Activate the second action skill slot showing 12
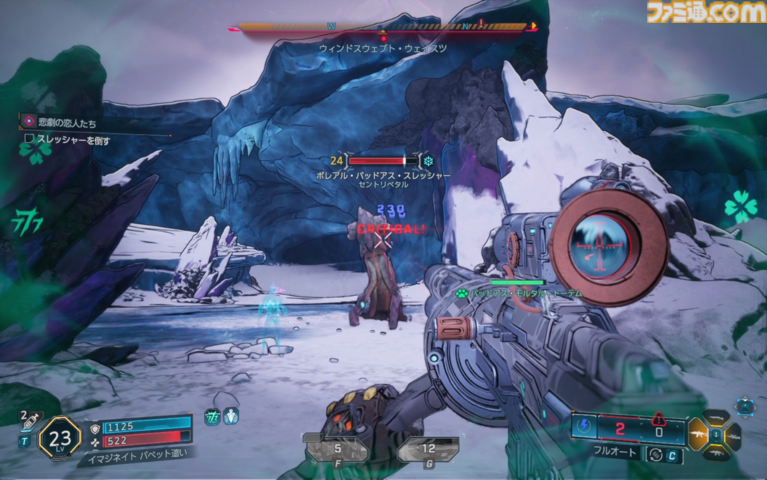767x480 pixels. (x=428, y=450)
